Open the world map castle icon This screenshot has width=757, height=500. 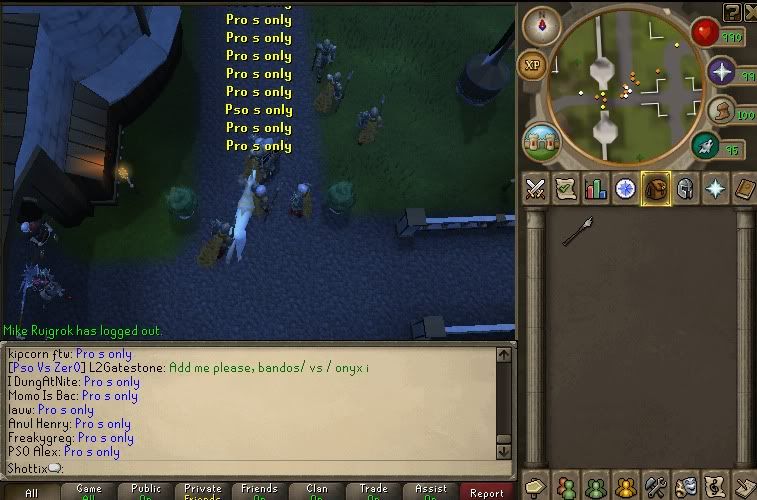[x=541, y=141]
